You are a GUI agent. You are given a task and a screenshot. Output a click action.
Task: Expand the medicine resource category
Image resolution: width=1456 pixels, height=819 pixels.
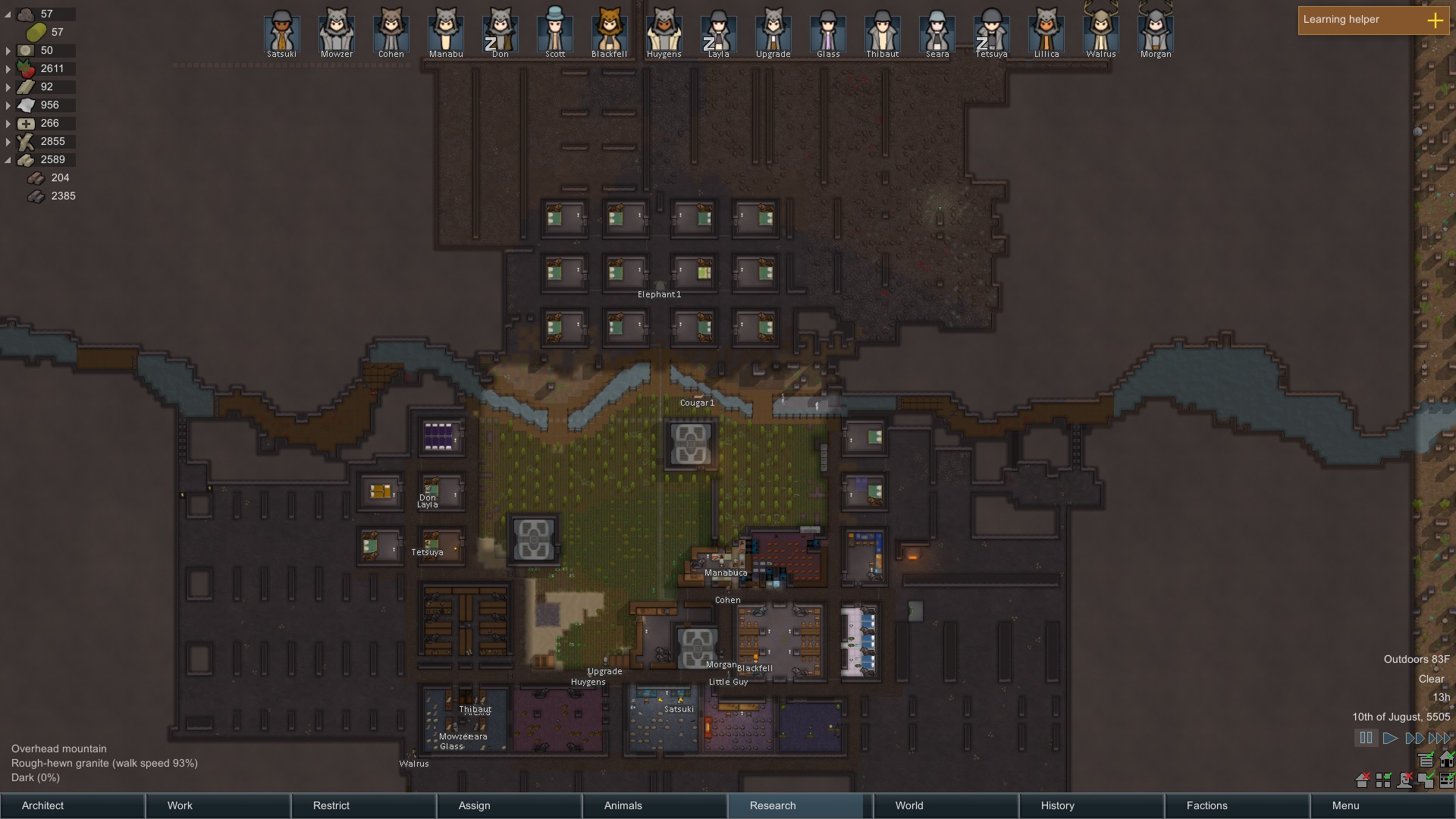click(x=8, y=123)
